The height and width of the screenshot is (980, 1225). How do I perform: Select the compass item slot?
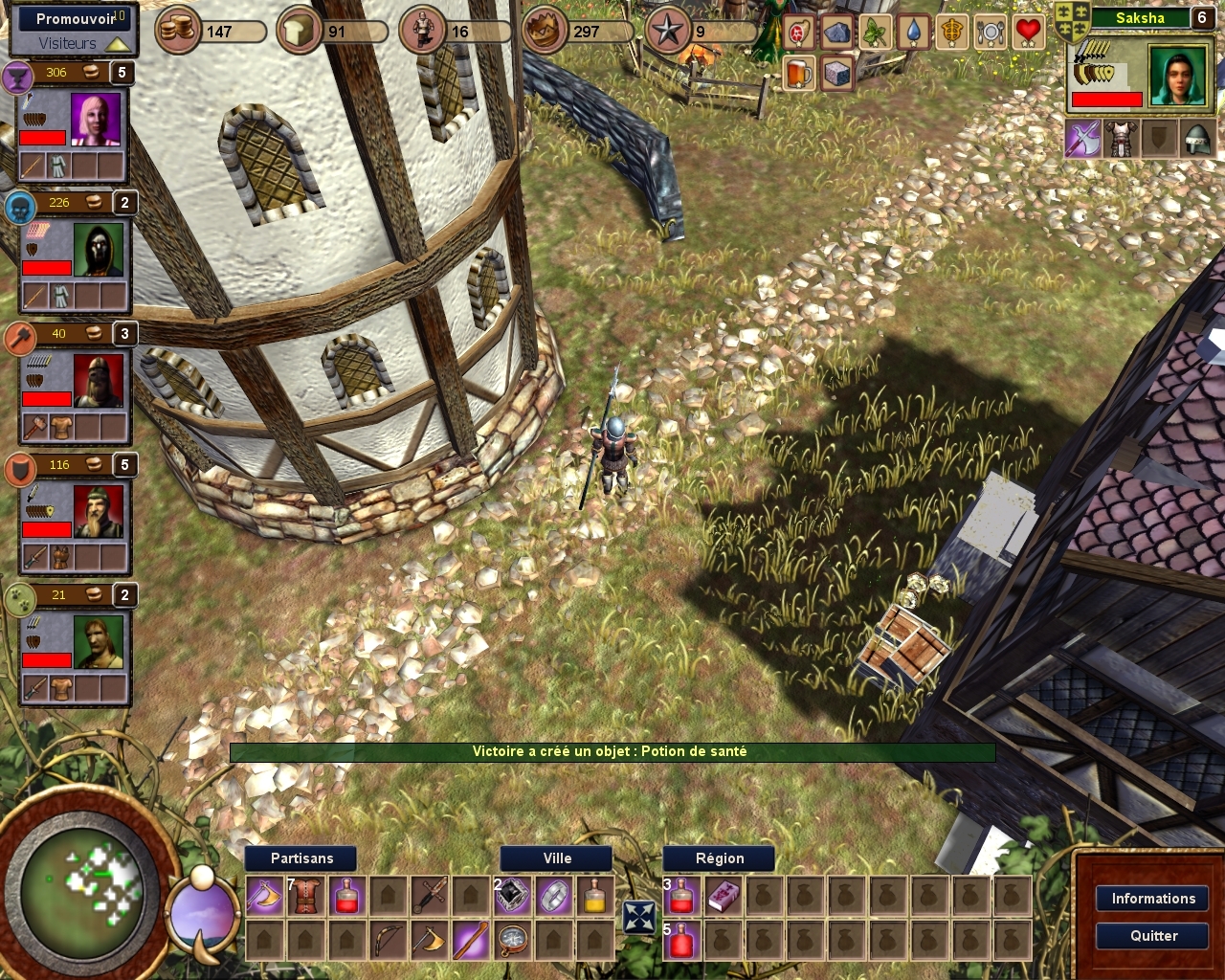tap(513, 940)
